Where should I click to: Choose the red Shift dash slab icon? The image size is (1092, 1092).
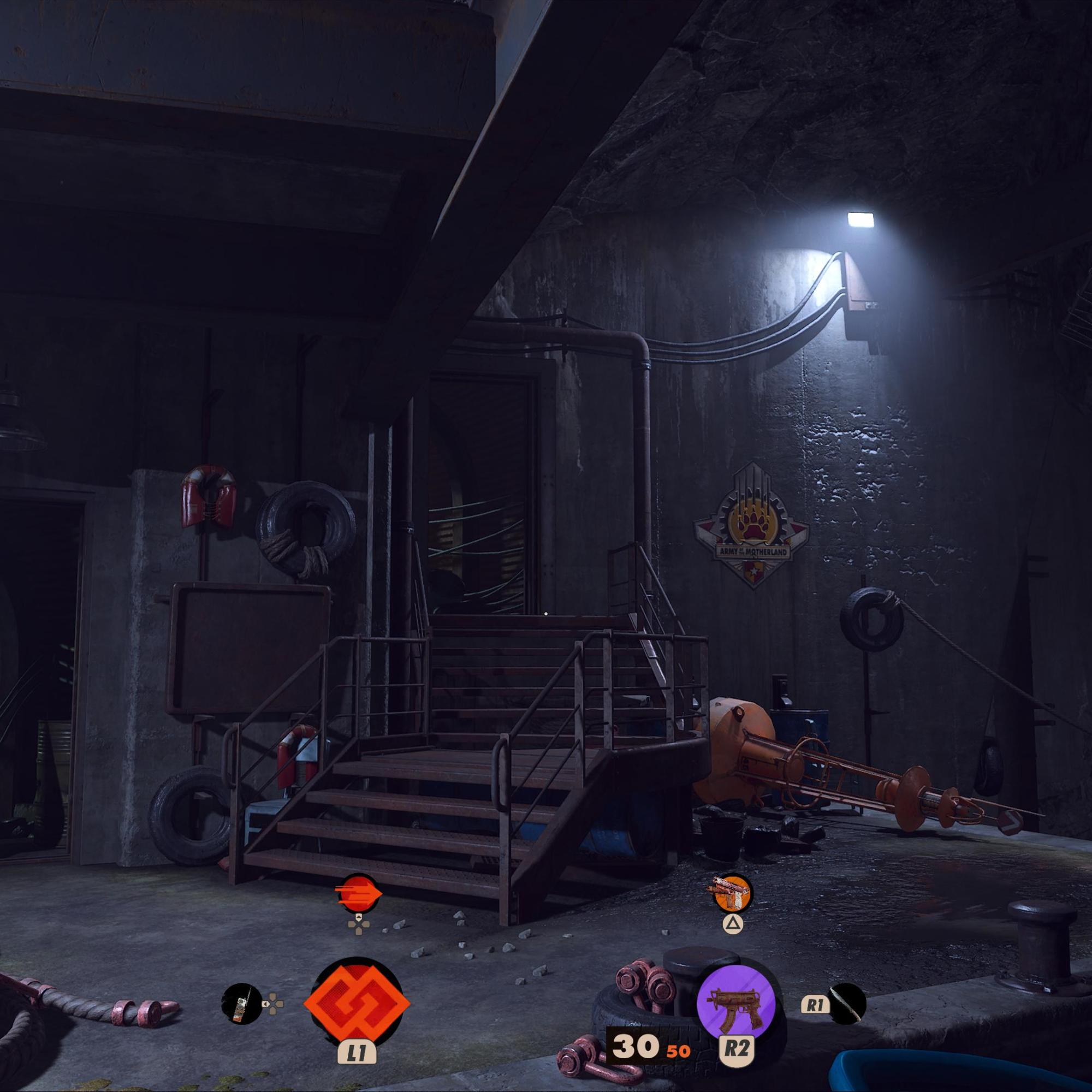(x=358, y=894)
